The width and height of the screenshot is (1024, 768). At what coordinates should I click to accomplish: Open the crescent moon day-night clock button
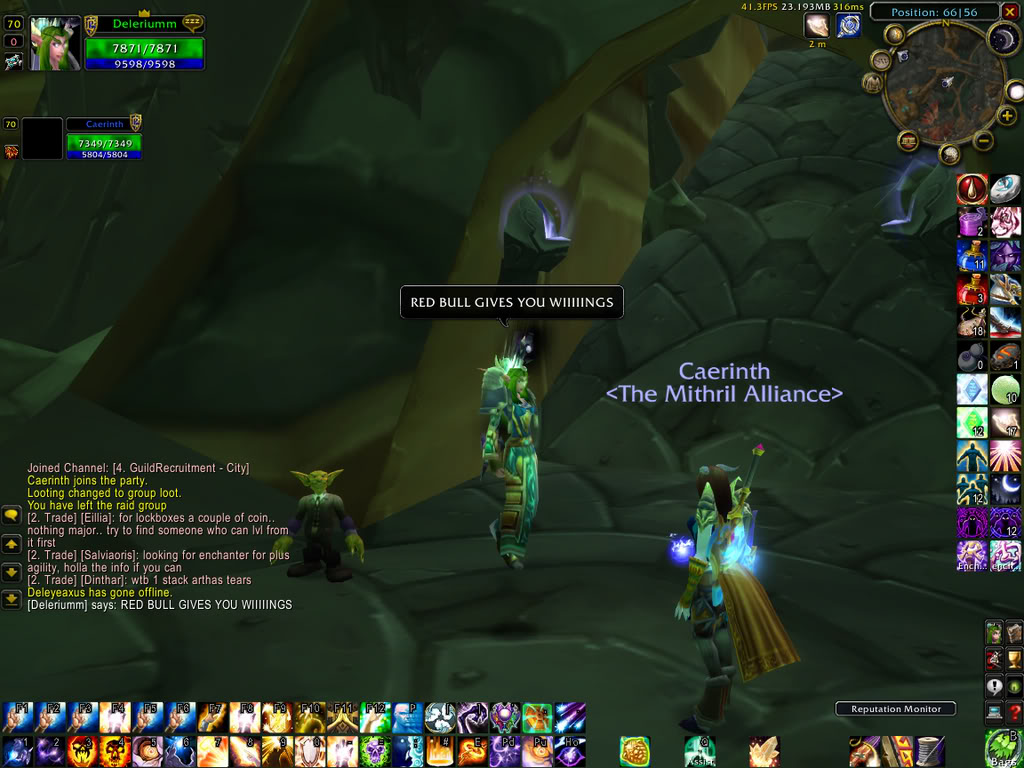pyautogui.click(x=1003, y=40)
